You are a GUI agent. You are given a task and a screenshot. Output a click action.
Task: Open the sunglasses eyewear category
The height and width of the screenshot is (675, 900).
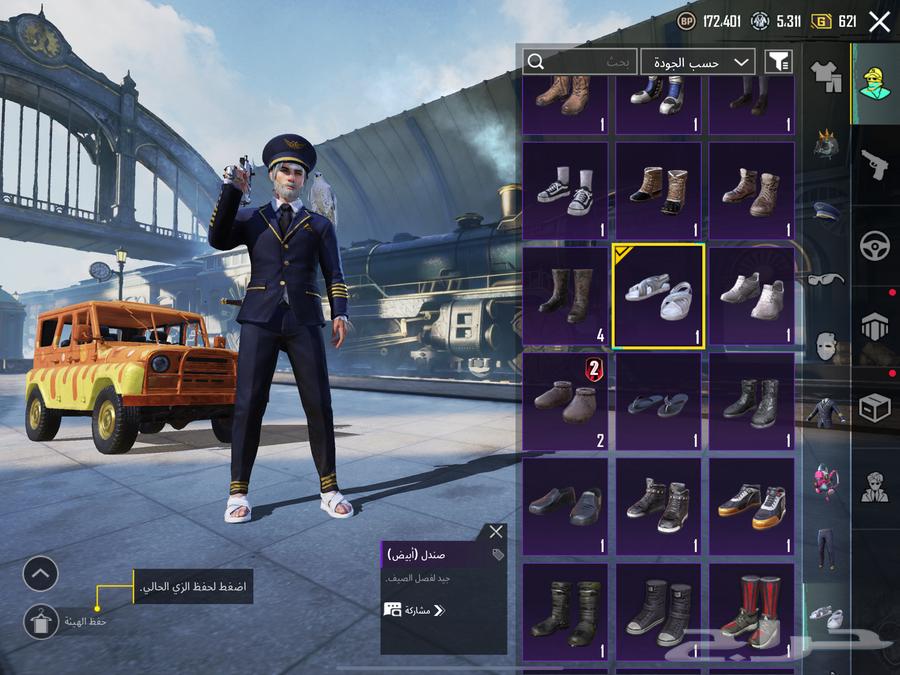[x=826, y=279]
